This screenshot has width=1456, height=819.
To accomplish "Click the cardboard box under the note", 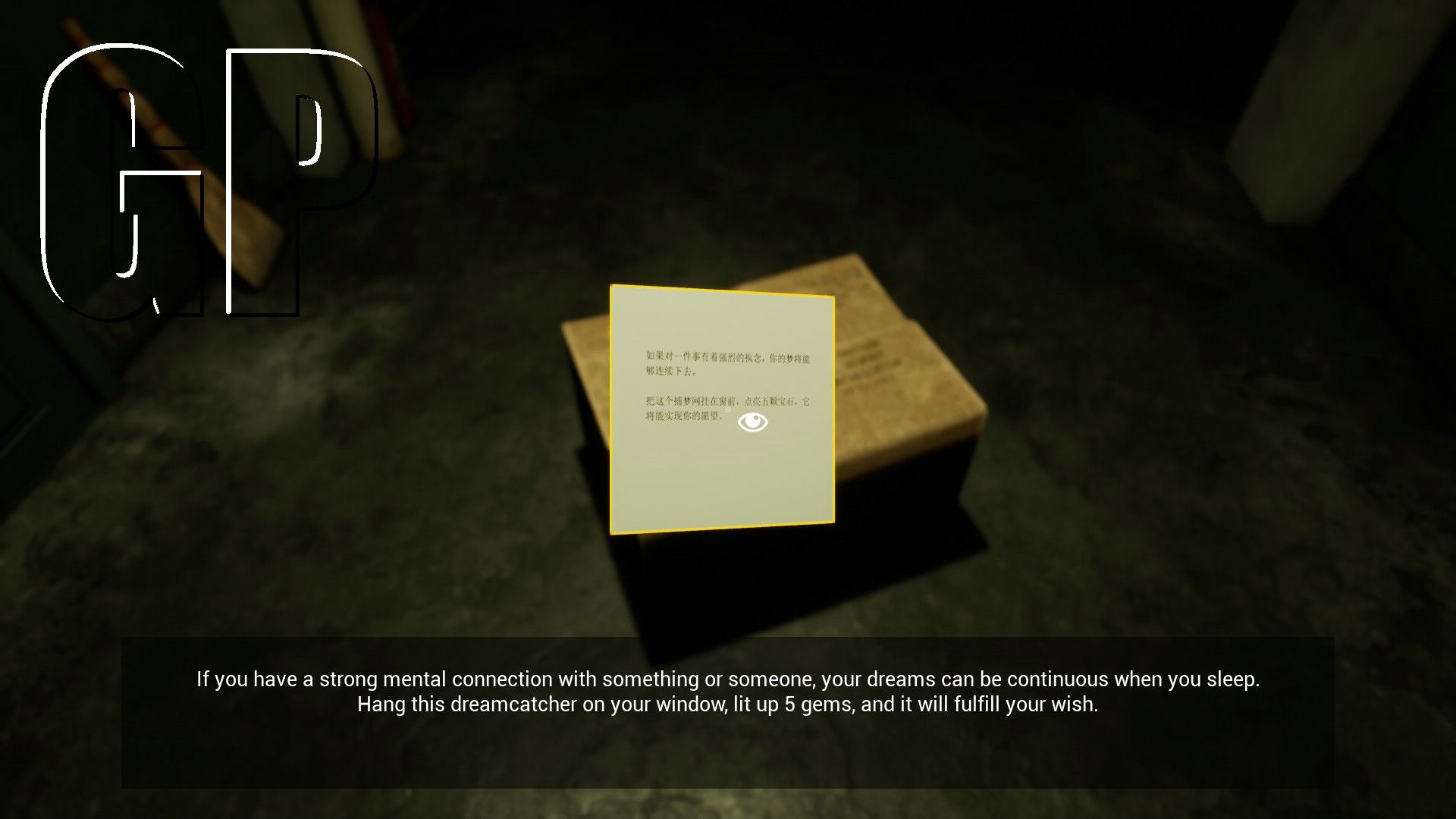I will pyautogui.click(x=910, y=455).
